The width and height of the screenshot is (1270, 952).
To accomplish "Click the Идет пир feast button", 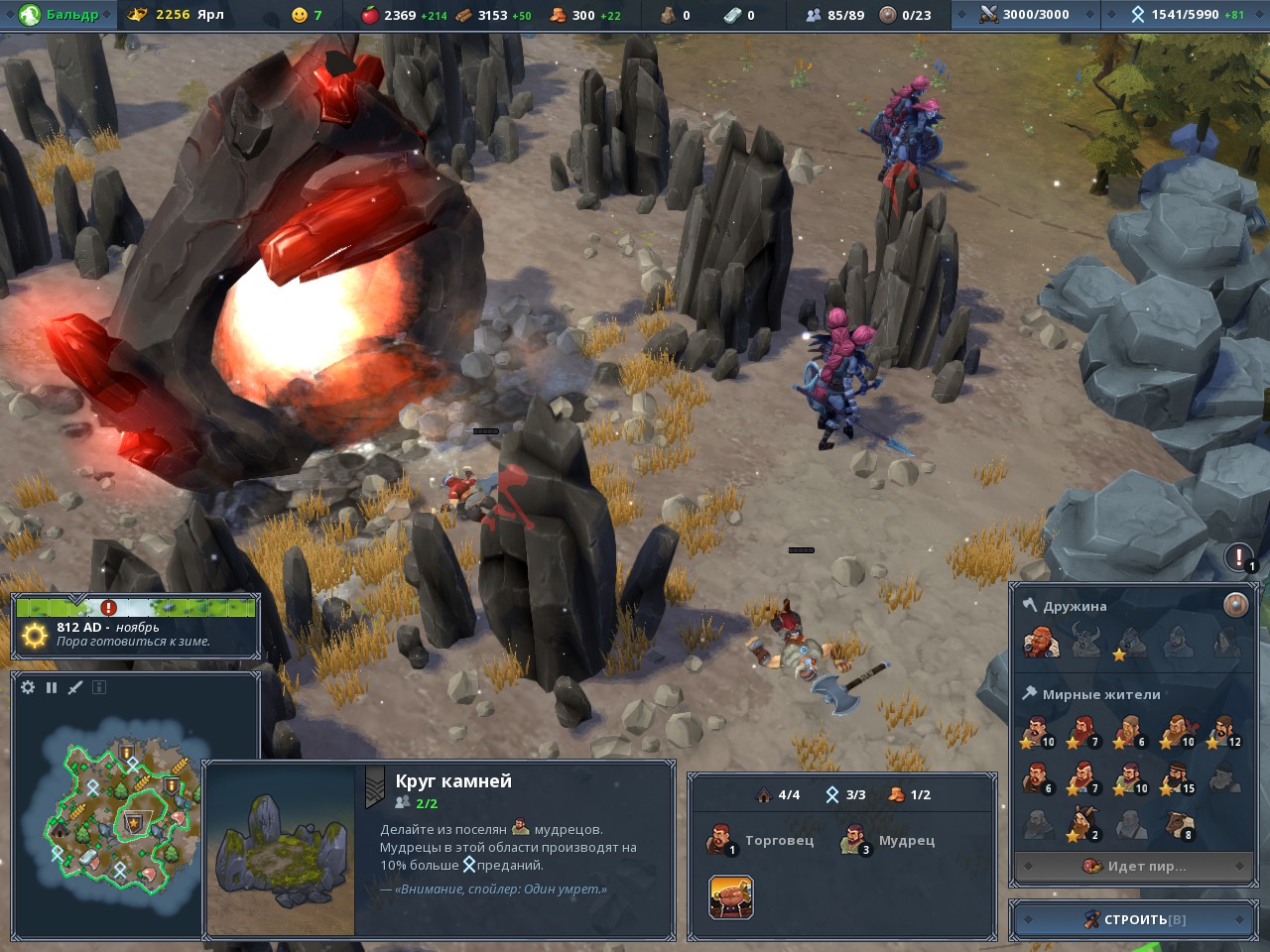I will click(x=1134, y=866).
